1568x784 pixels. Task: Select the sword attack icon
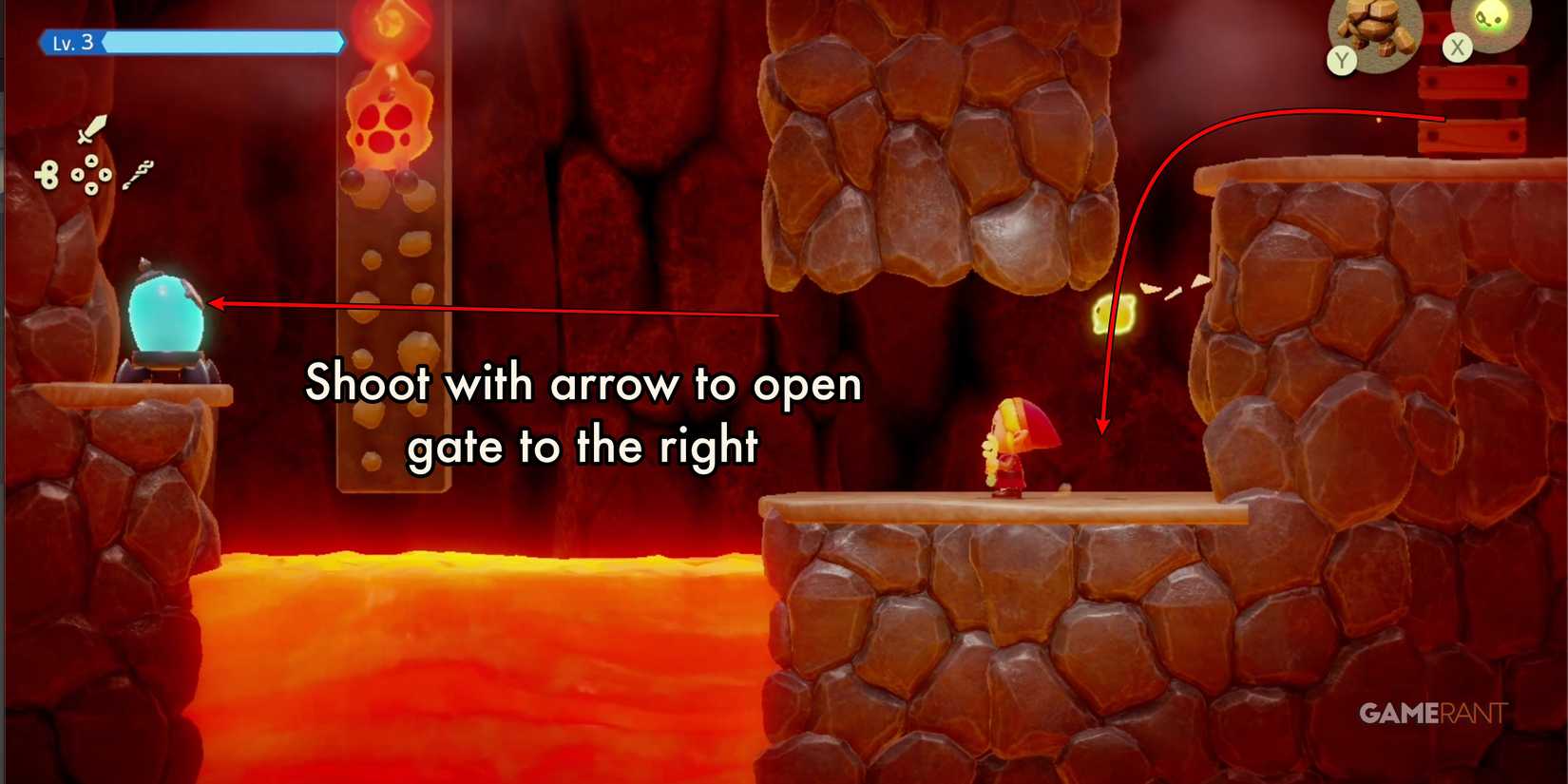(x=92, y=128)
